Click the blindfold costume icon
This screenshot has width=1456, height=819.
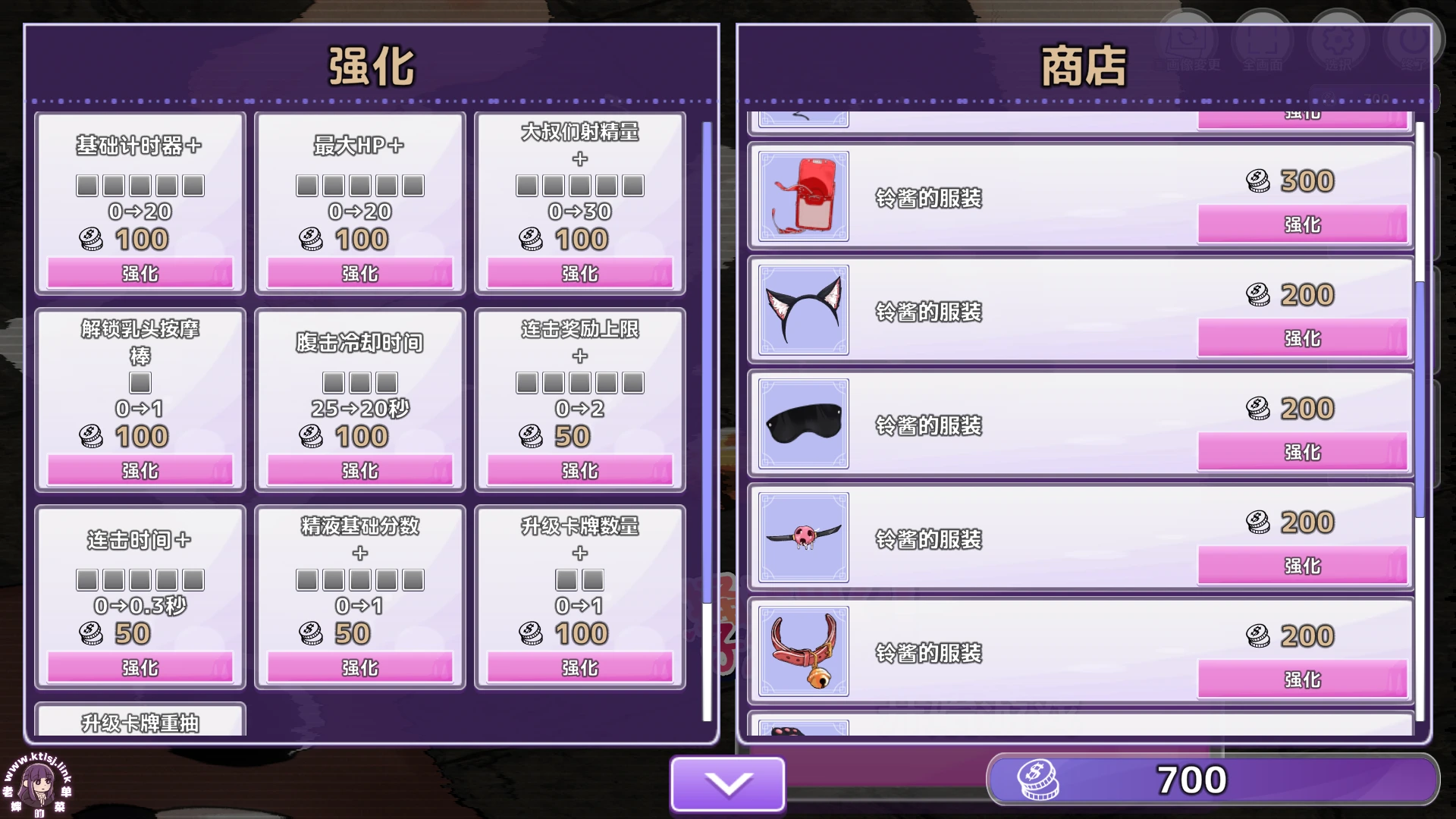[x=802, y=425]
